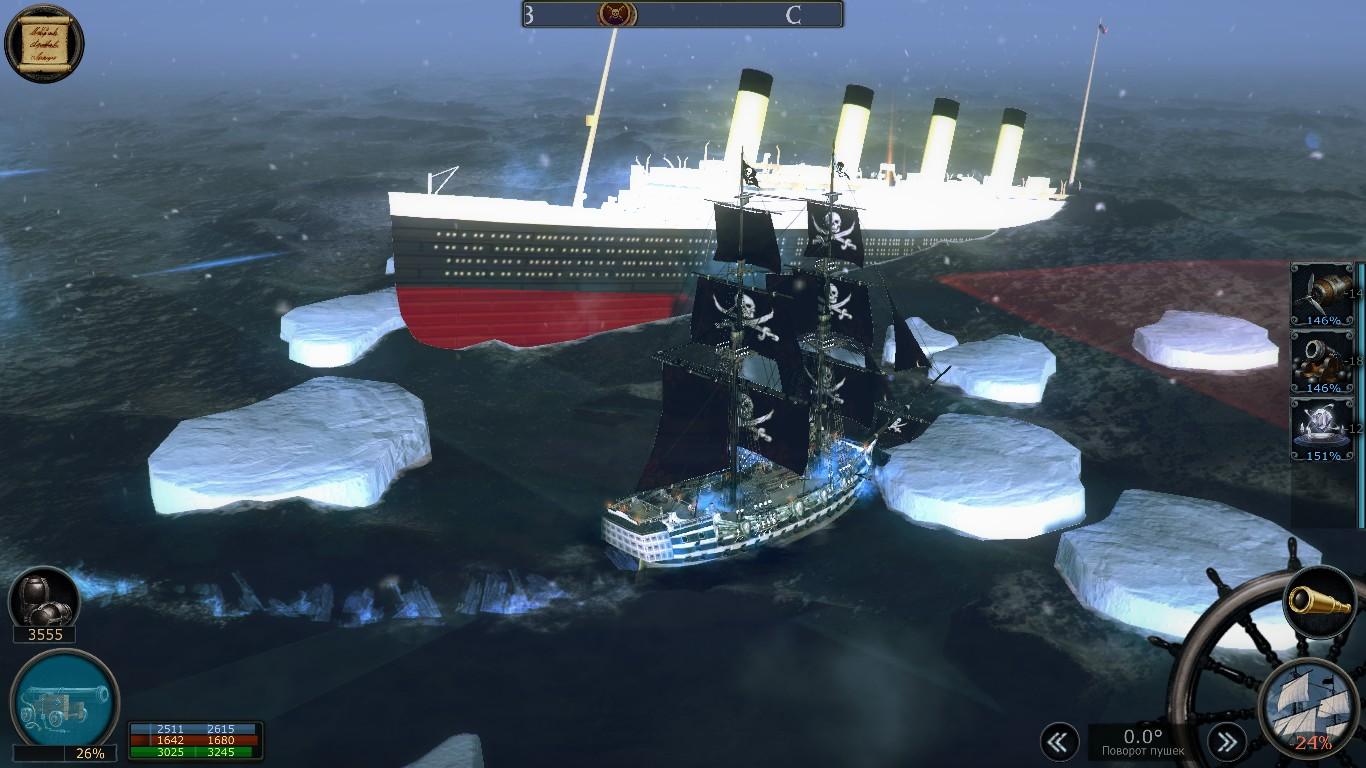Activate the propeller barrel ability
The width and height of the screenshot is (1366, 768).
(x=1322, y=294)
